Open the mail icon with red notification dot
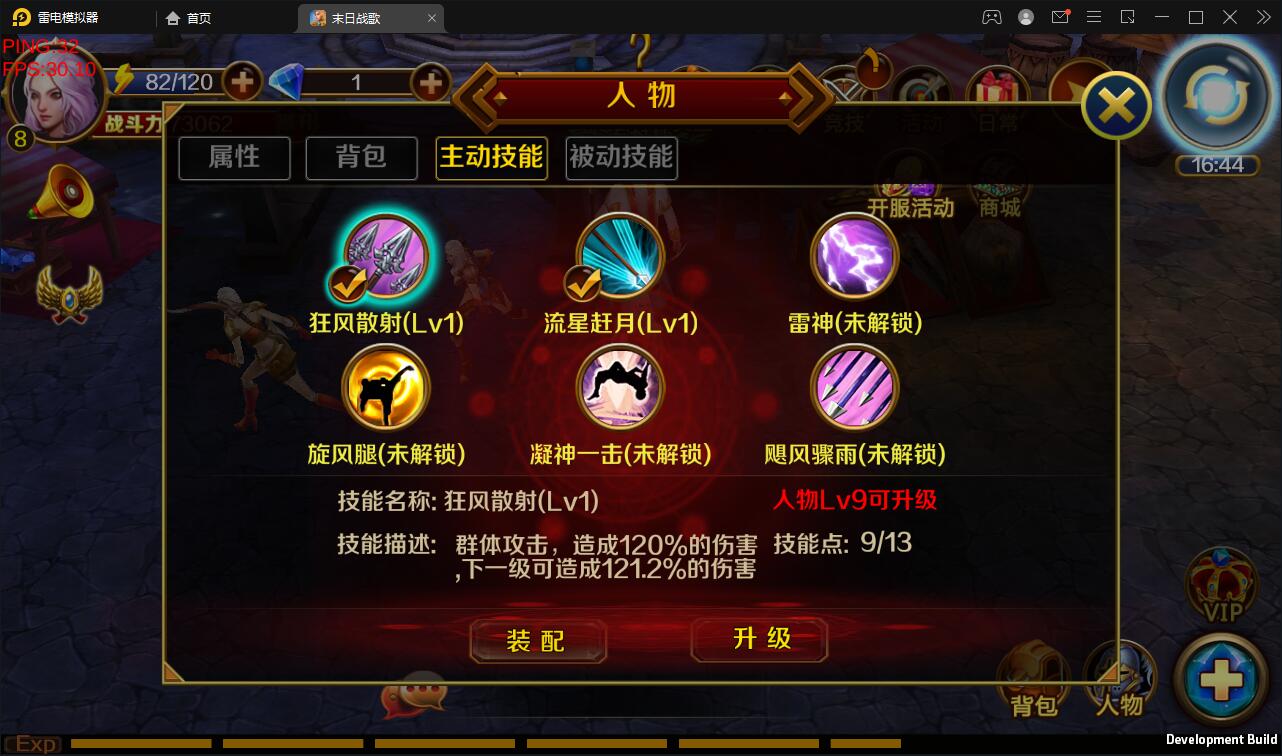 [1061, 17]
